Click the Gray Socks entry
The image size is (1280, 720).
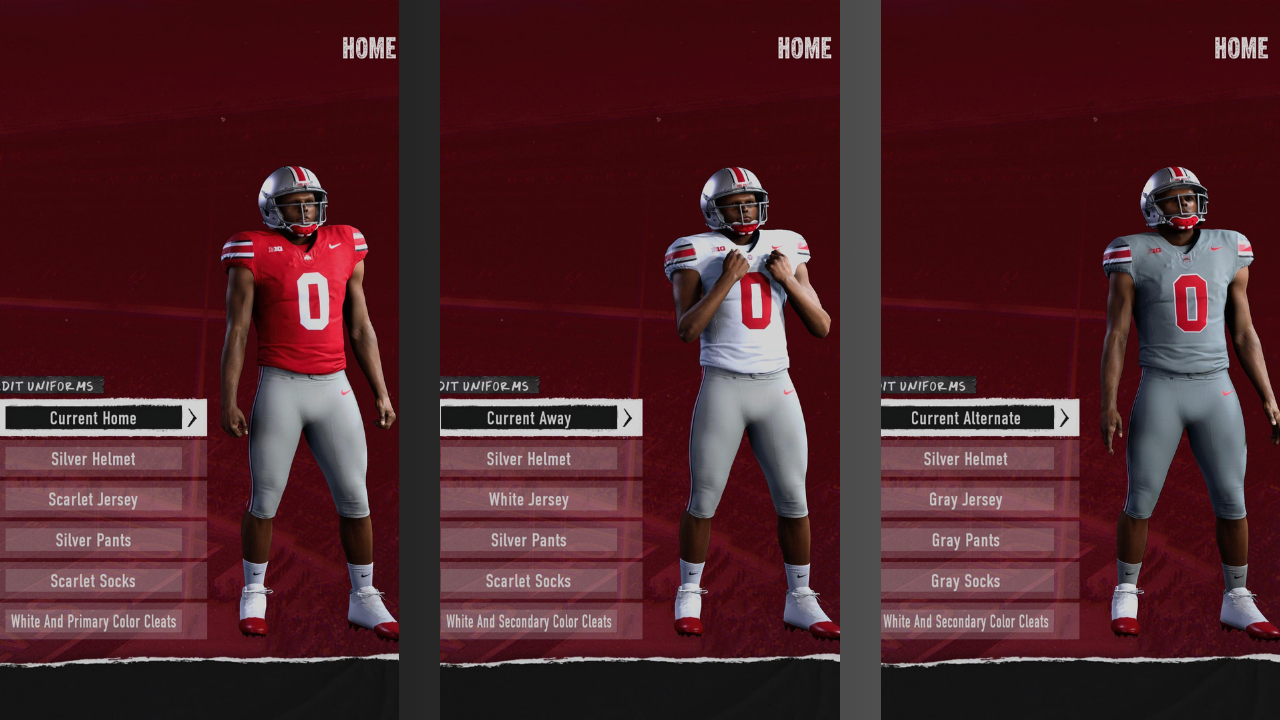click(x=966, y=581)
